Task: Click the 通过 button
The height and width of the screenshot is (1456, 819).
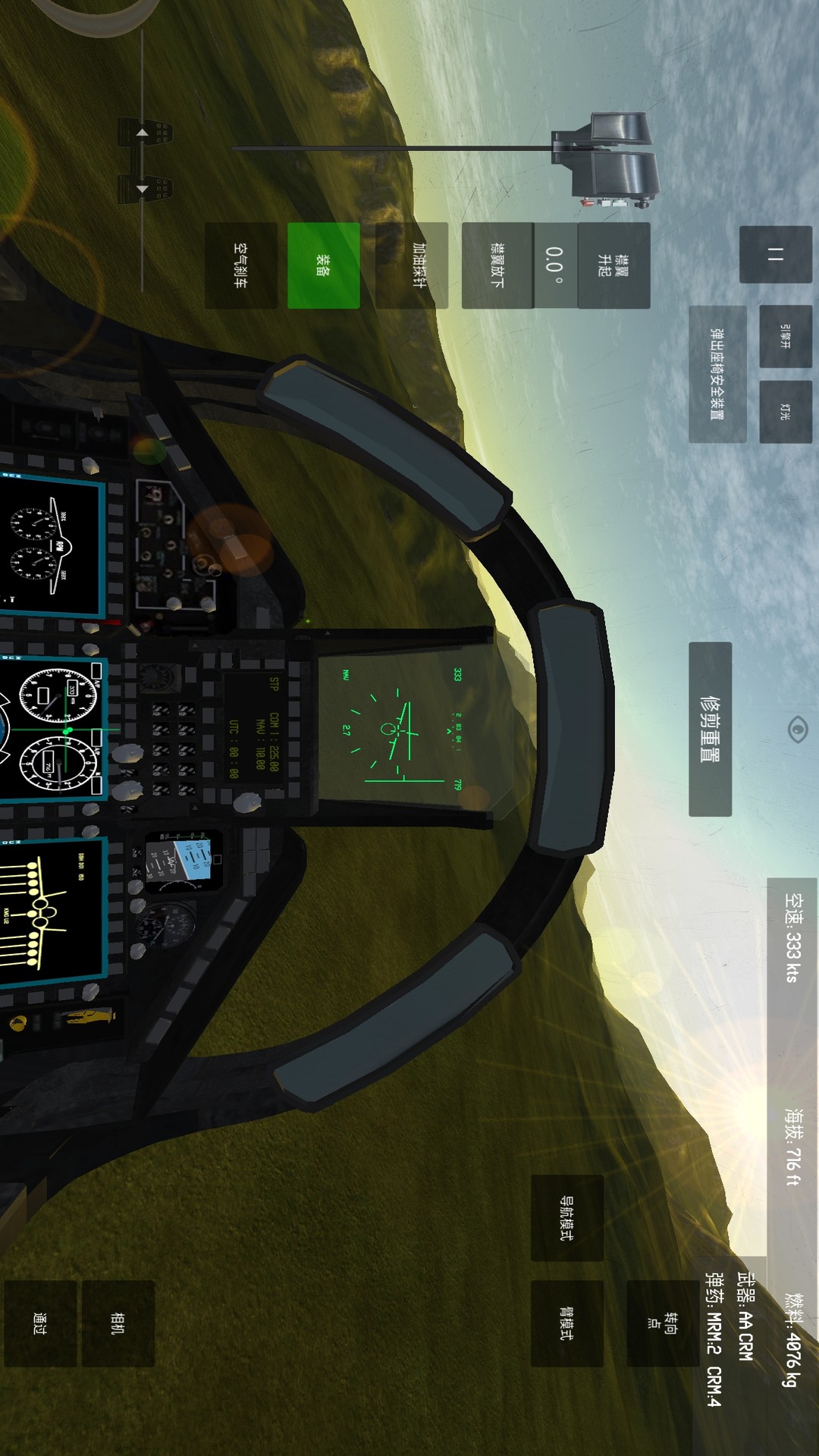Action: [40, 1323]
